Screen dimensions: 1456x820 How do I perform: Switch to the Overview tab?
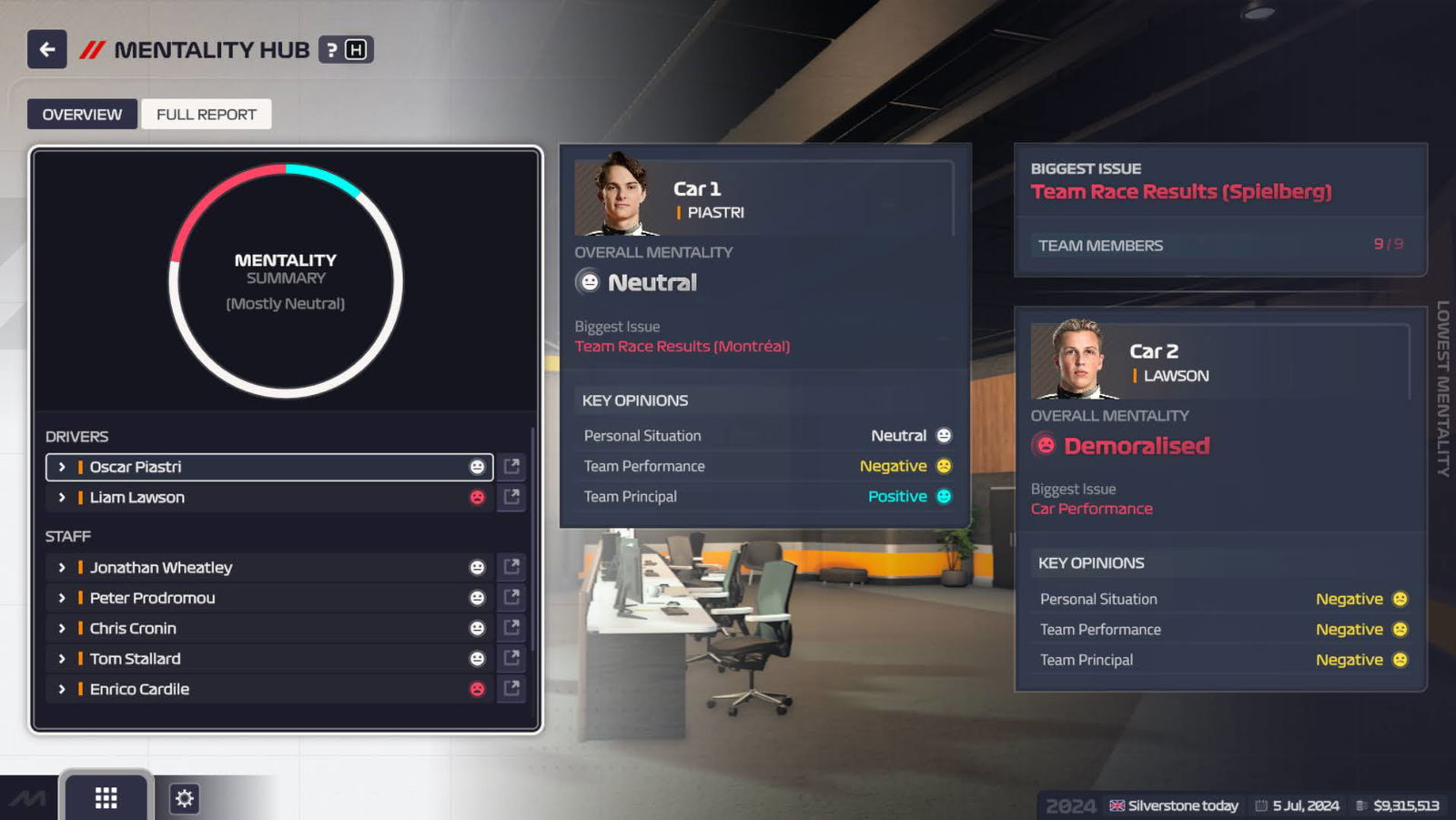(82, 115)
